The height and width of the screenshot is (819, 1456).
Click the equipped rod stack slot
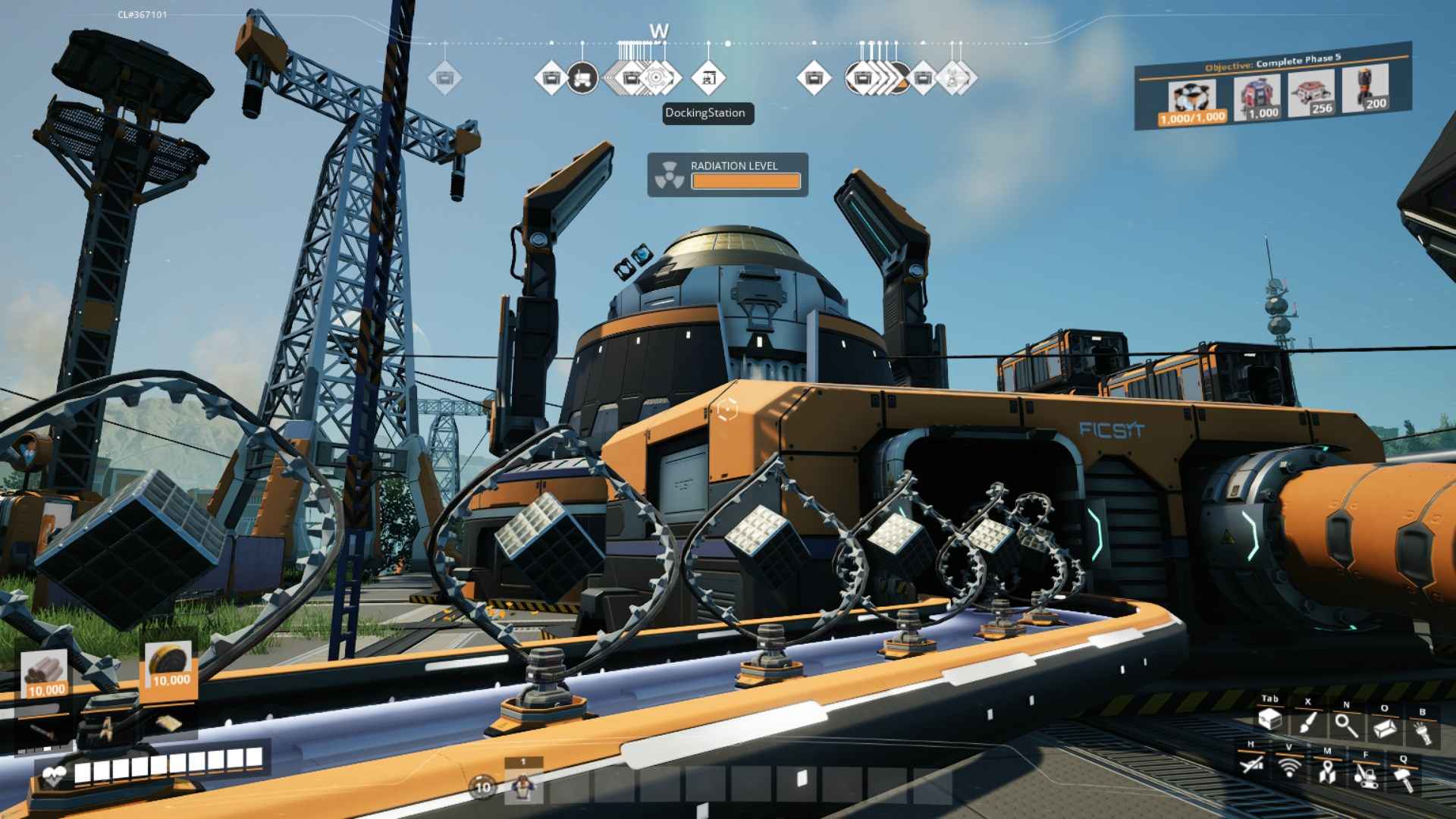44,673
